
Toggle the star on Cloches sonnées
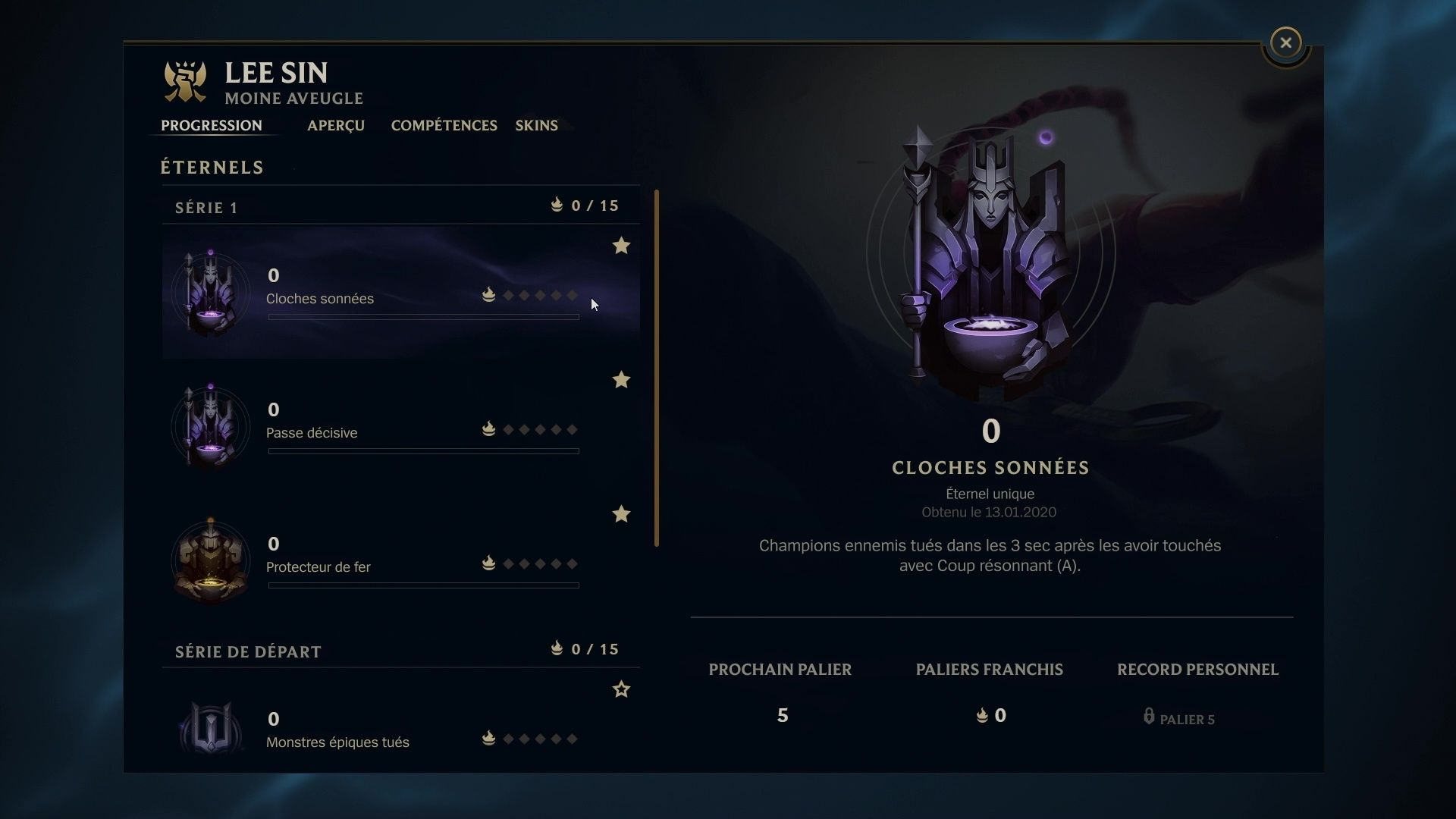click(x=622, y=246)
